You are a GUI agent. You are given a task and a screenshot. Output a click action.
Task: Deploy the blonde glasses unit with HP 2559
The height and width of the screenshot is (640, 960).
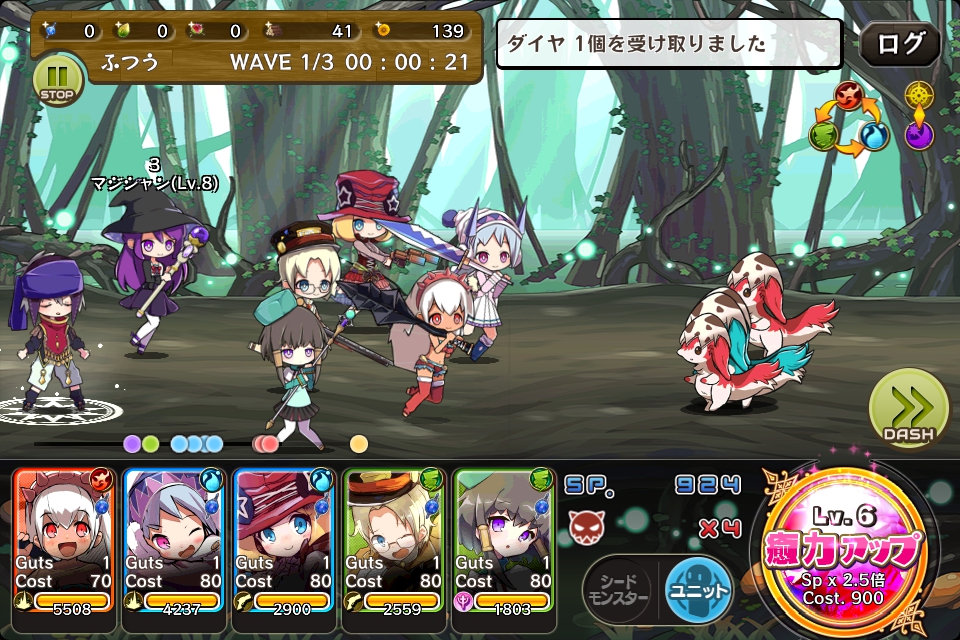pos(396,540)
